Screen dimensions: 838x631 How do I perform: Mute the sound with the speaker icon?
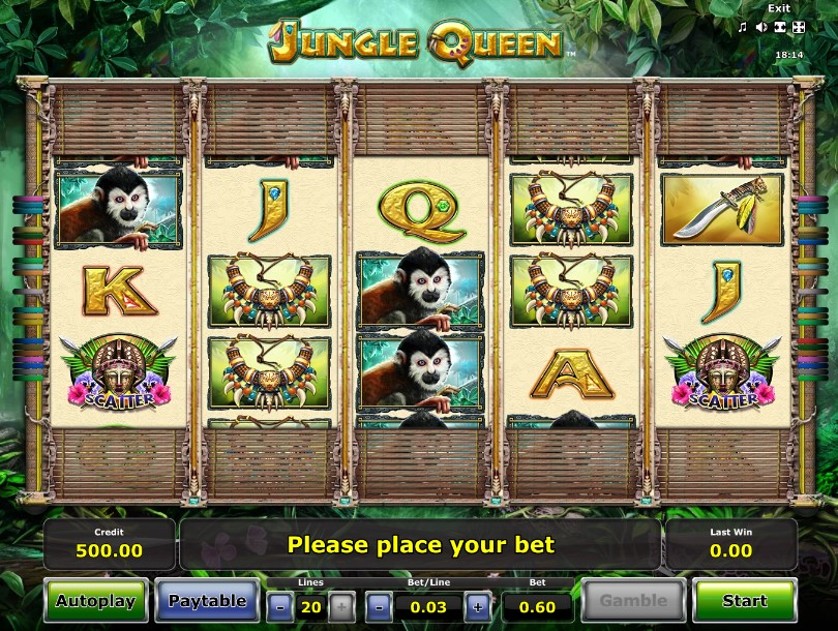[x=761, y=27]
